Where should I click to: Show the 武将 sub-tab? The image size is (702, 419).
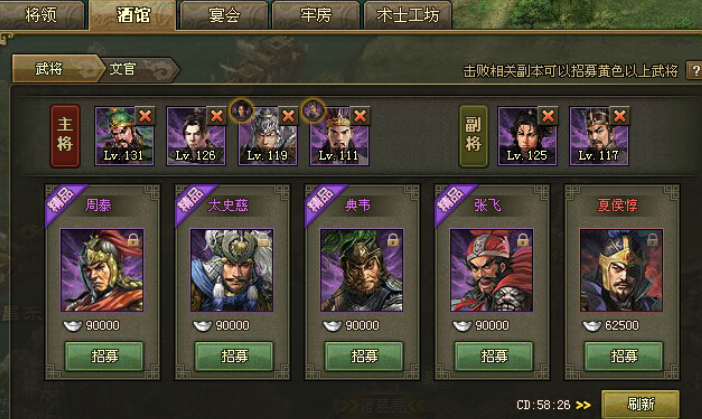coord(50,70)
